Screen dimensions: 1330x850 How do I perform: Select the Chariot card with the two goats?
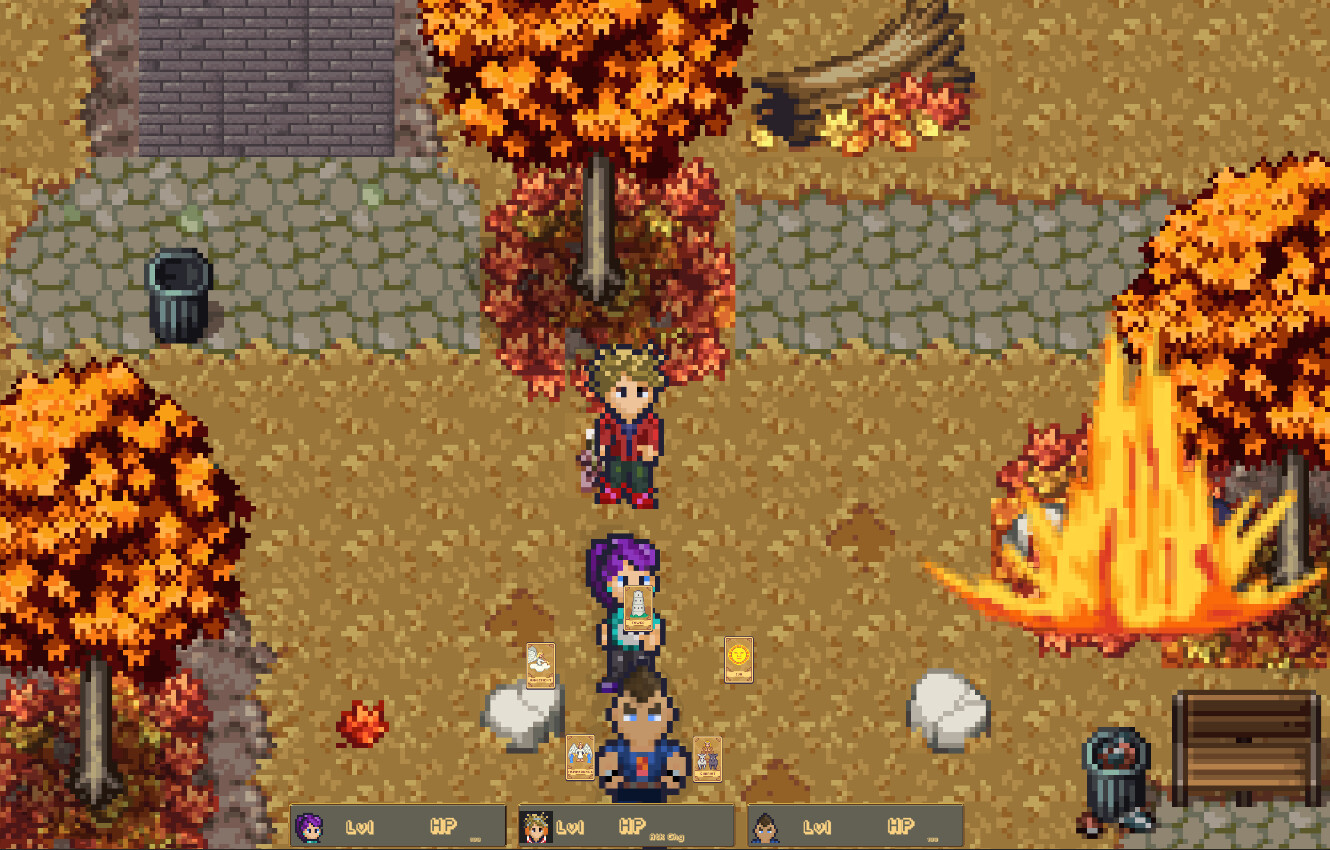click(708, 758)
